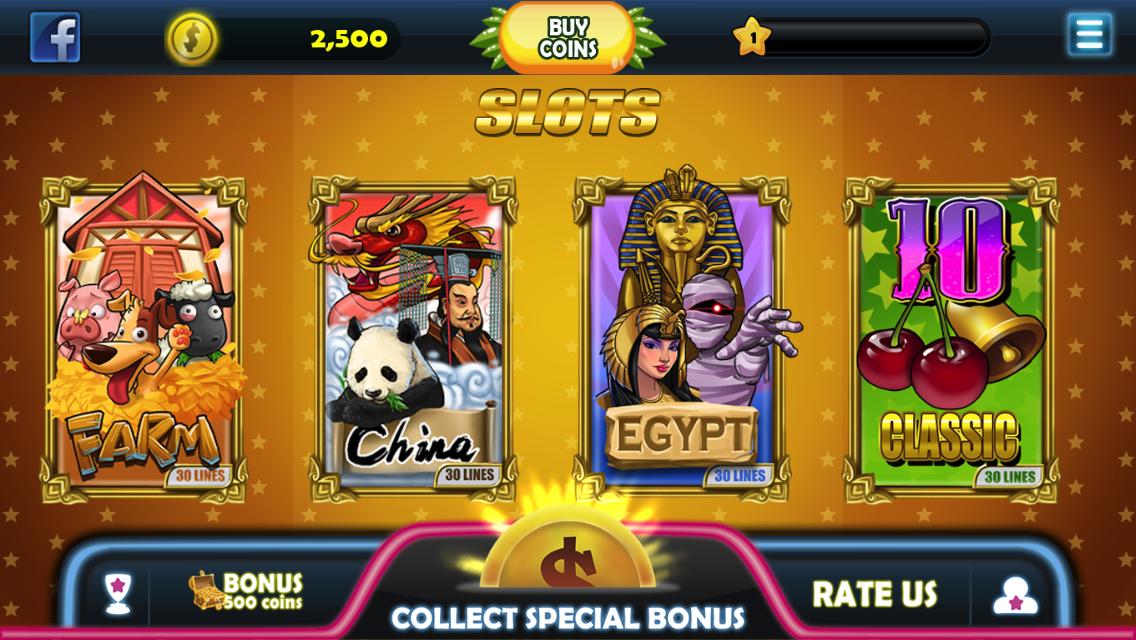The width and height of the screenshot is (1136, 640).
Task: Claim the 500 coins bonus chest
Action: [x=246, y=591]
